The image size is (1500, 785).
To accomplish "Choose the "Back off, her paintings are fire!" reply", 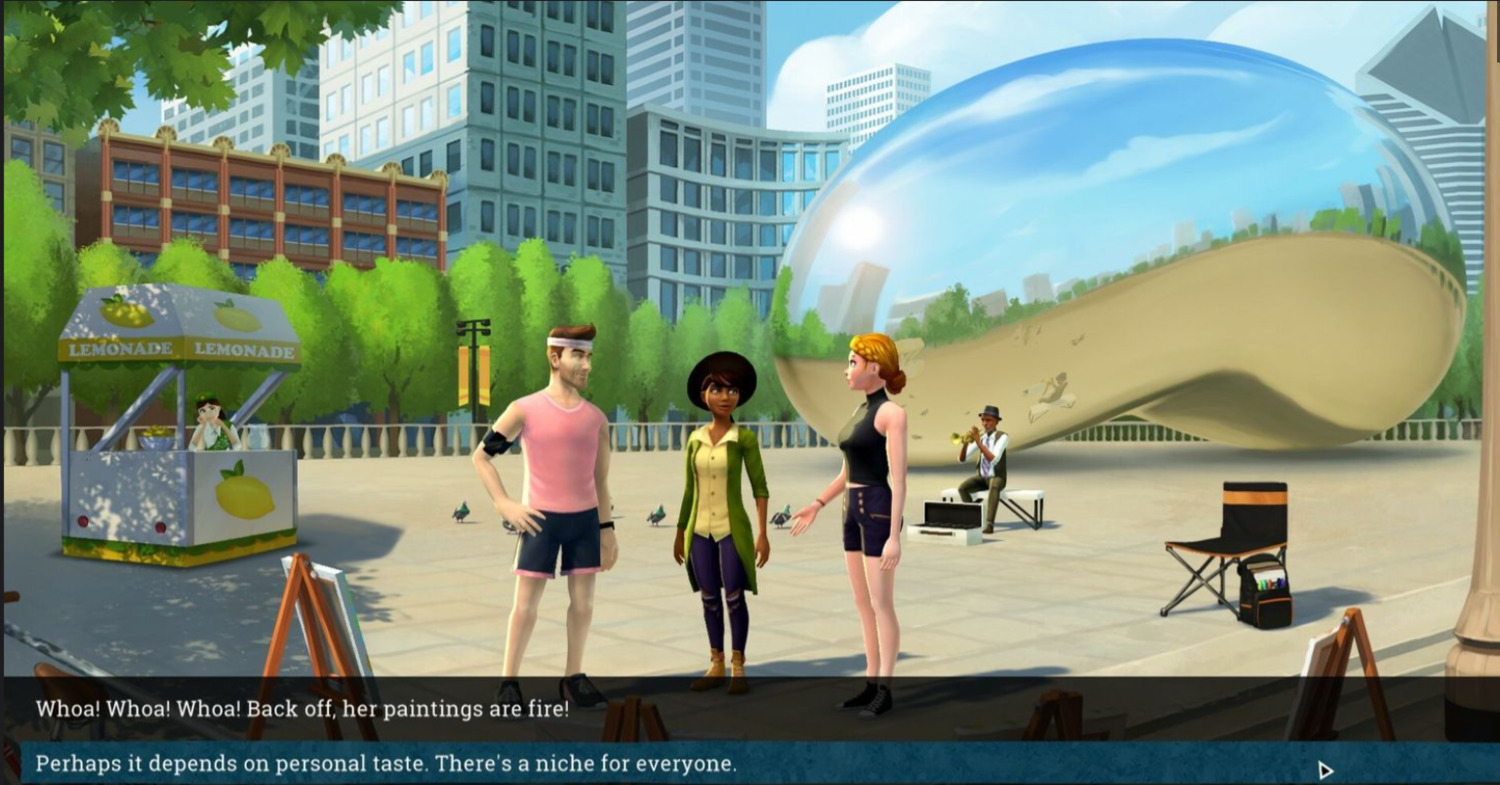I will pyautogui.click(x=302, y=709).
